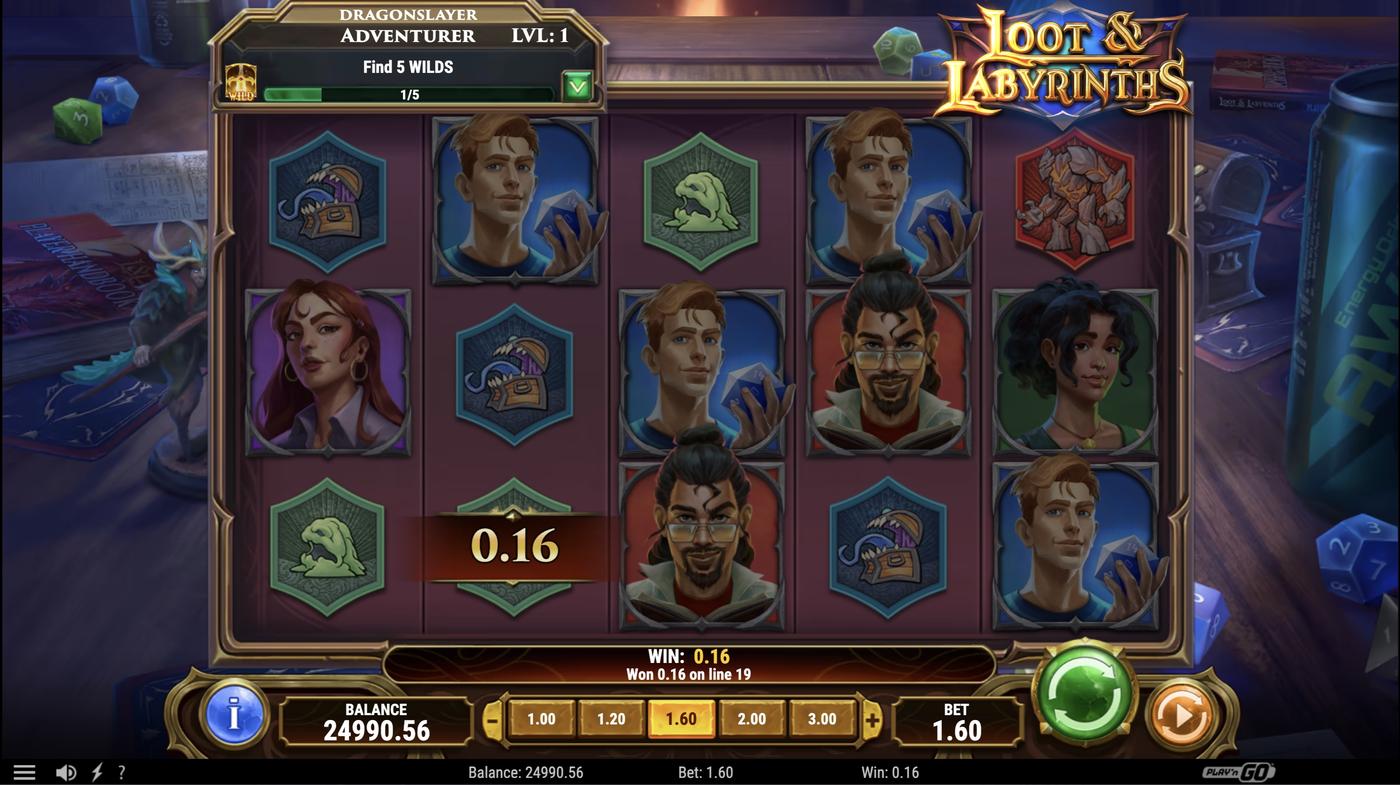Open the game information panel
1400x785 pixels.
[x=233, y=717]
